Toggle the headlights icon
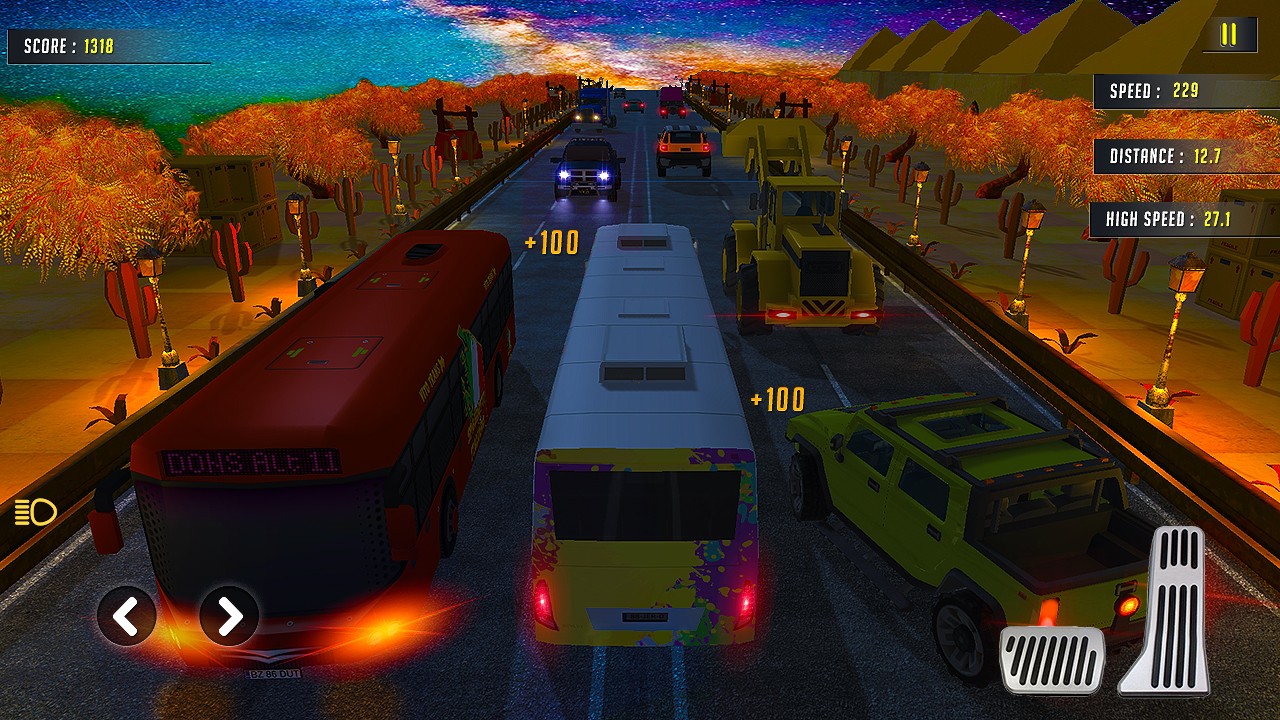This screenshot has width=1280, height=720. tap(35, 513)
